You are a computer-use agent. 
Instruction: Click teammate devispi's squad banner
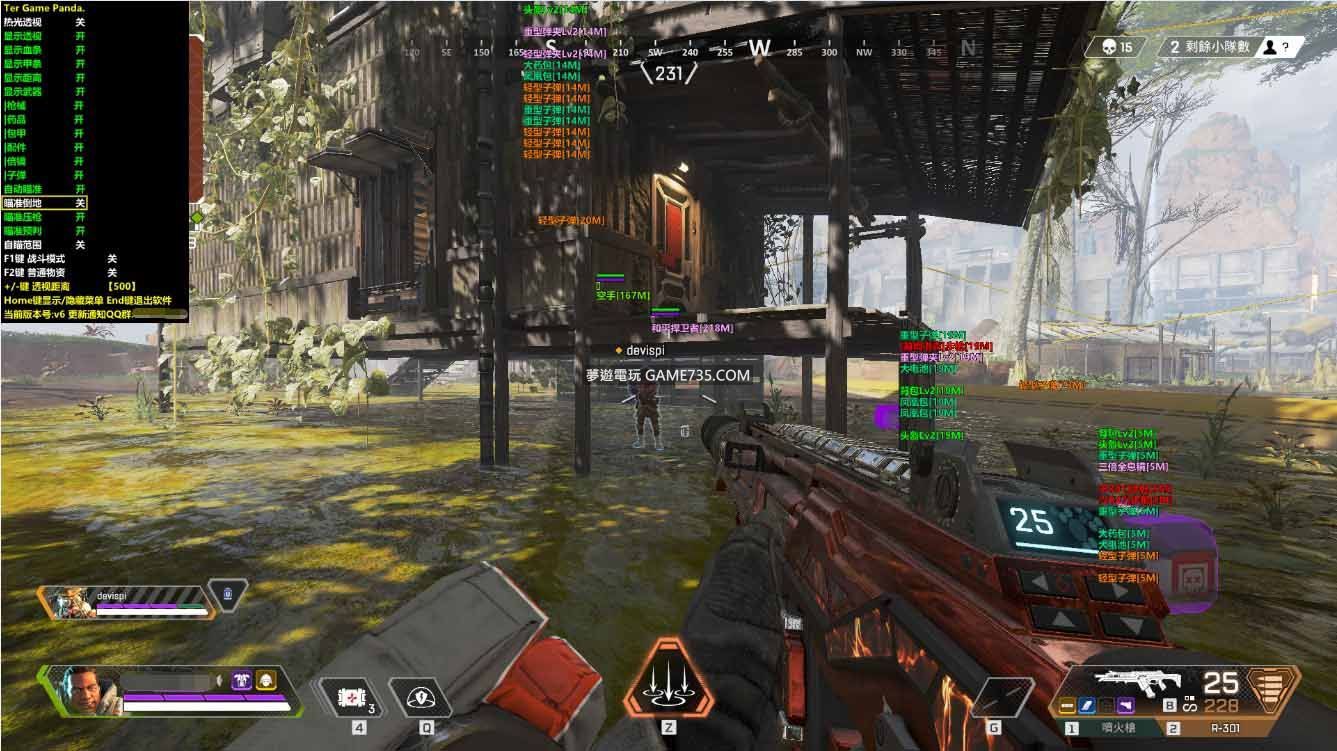tap(125, 600)
